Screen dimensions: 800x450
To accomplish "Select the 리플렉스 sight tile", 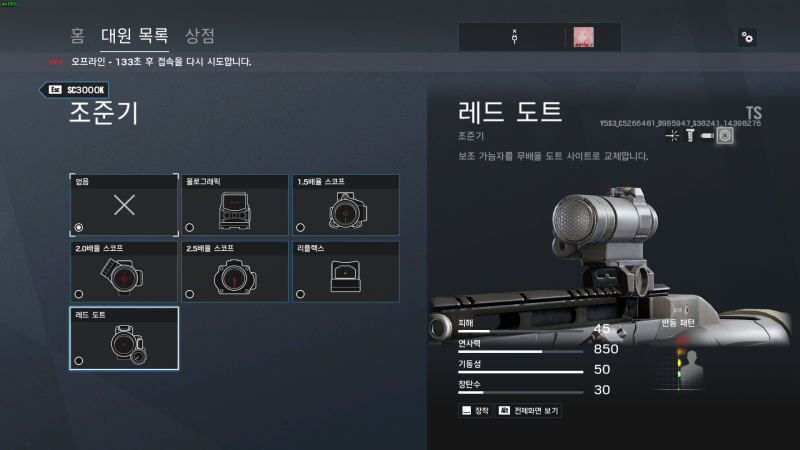I will coord(345,271).
